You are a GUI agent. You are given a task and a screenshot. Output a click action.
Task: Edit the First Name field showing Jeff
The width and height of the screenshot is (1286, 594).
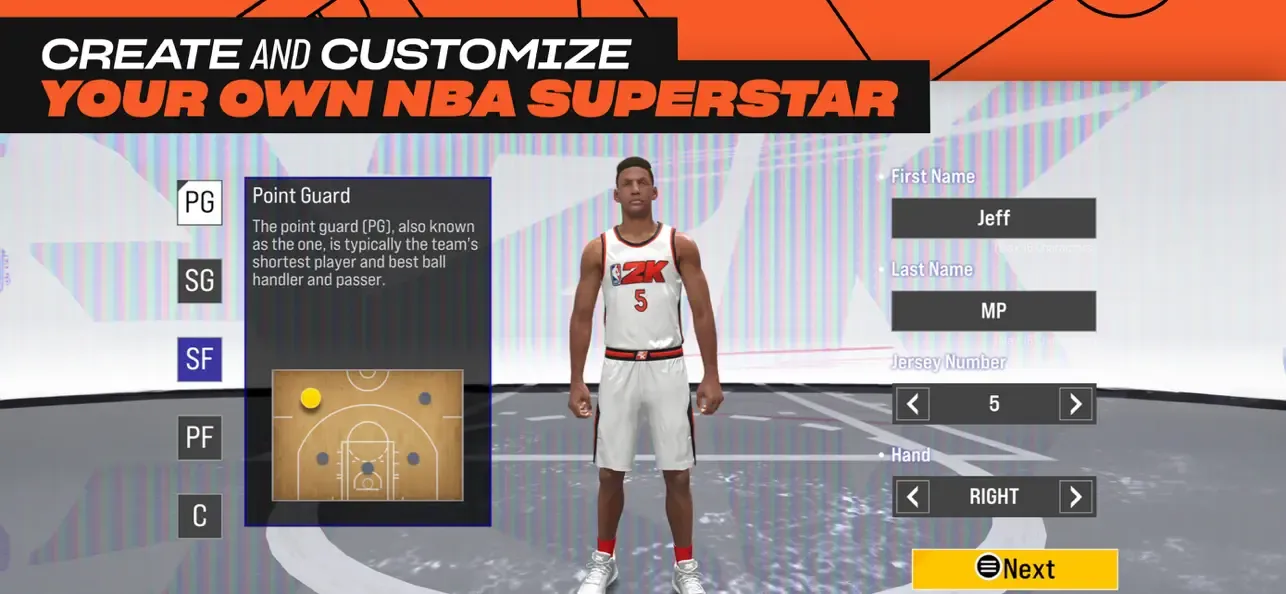pyautogui.click(x=993, y=218)
